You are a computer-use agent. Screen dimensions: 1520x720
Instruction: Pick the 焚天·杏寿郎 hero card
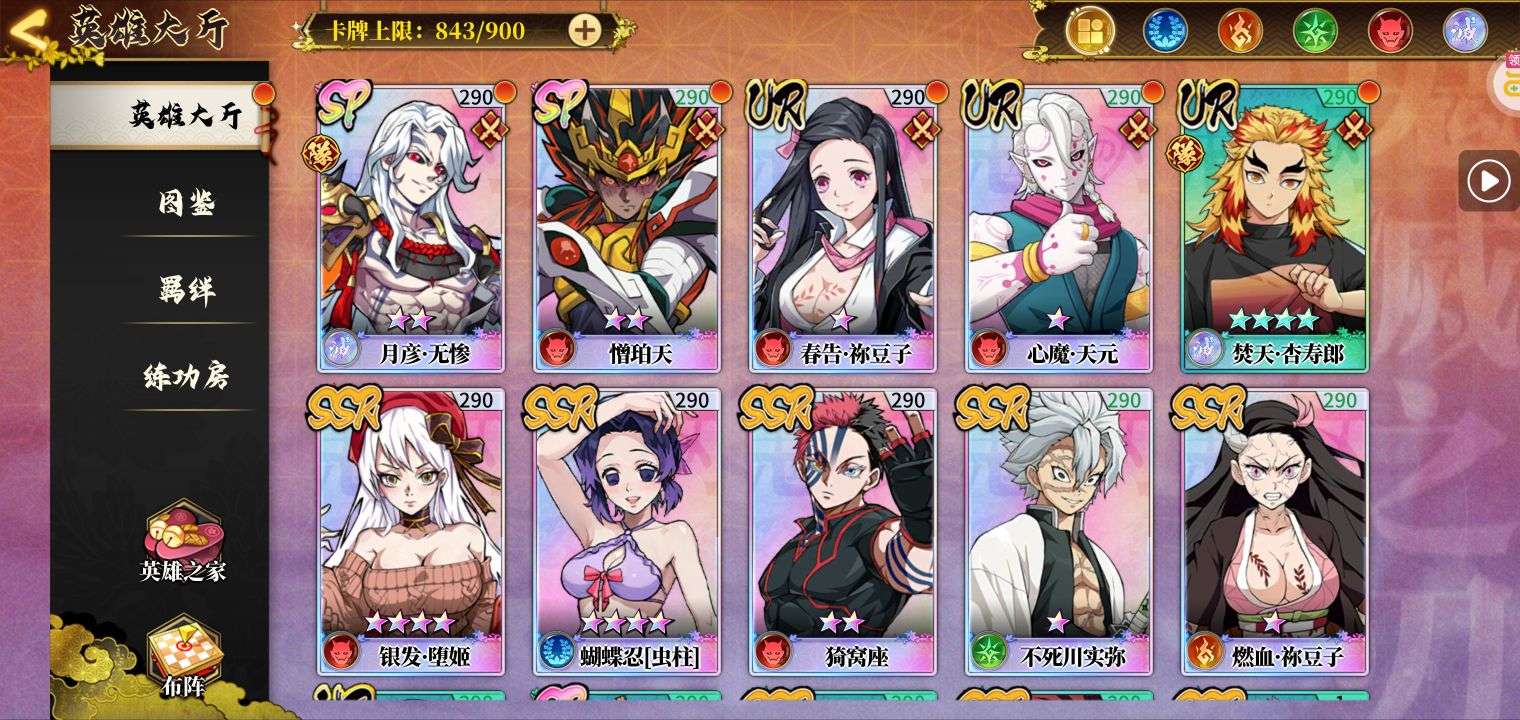coord(1275,228)
